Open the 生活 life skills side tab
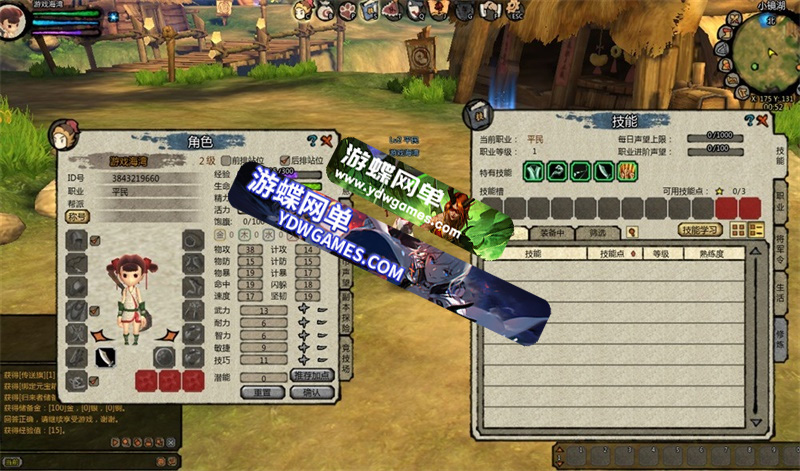Image resolution: width=800 pixels, height=471 pixels. (780, 289)
